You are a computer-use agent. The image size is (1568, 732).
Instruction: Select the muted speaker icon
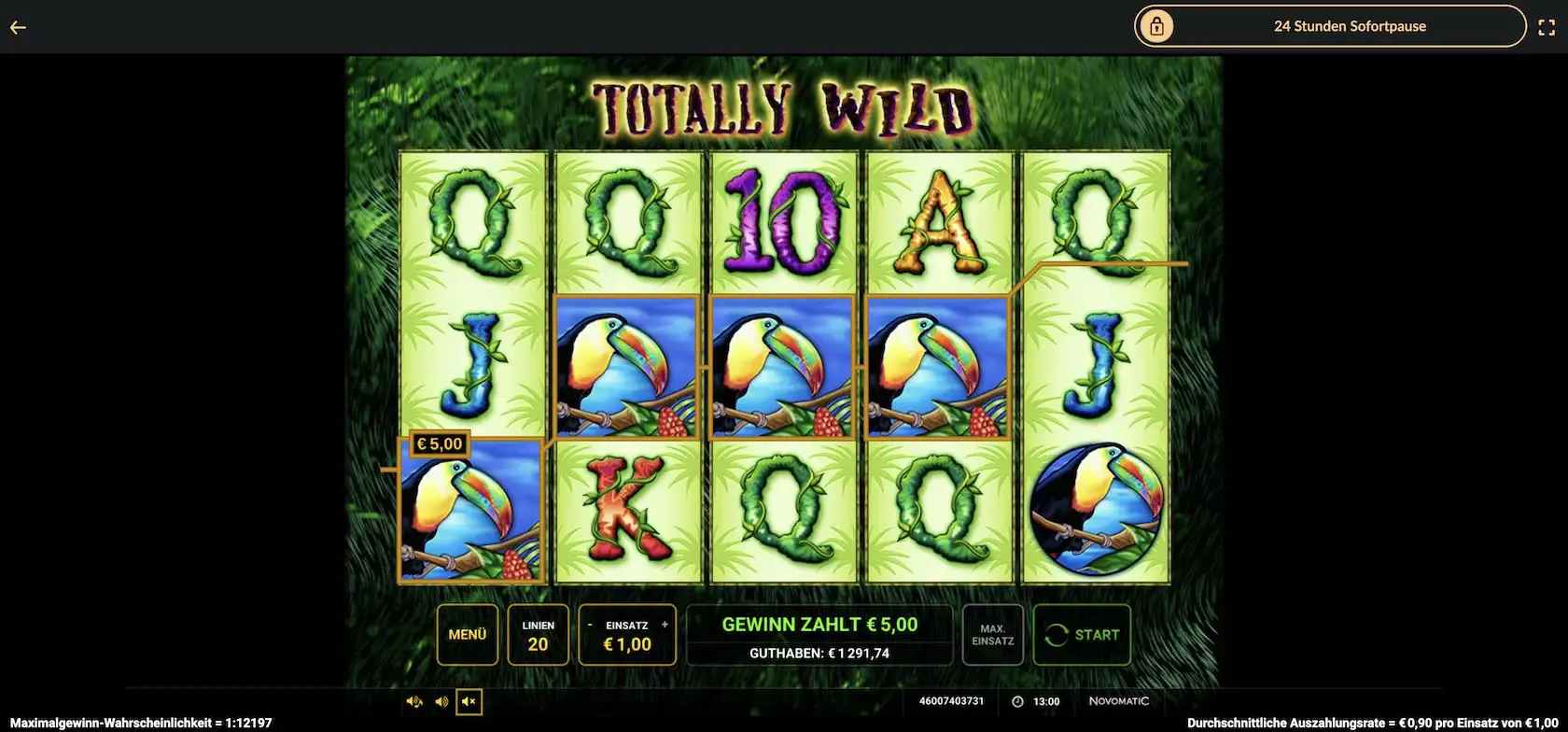coord(469,701)
